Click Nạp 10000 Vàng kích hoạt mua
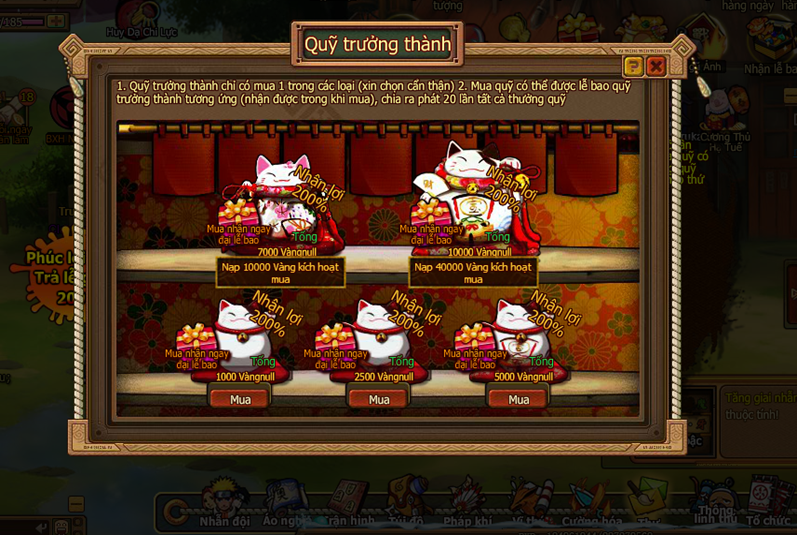Screen dimensions: 797x535 click(x=280, y=273)
